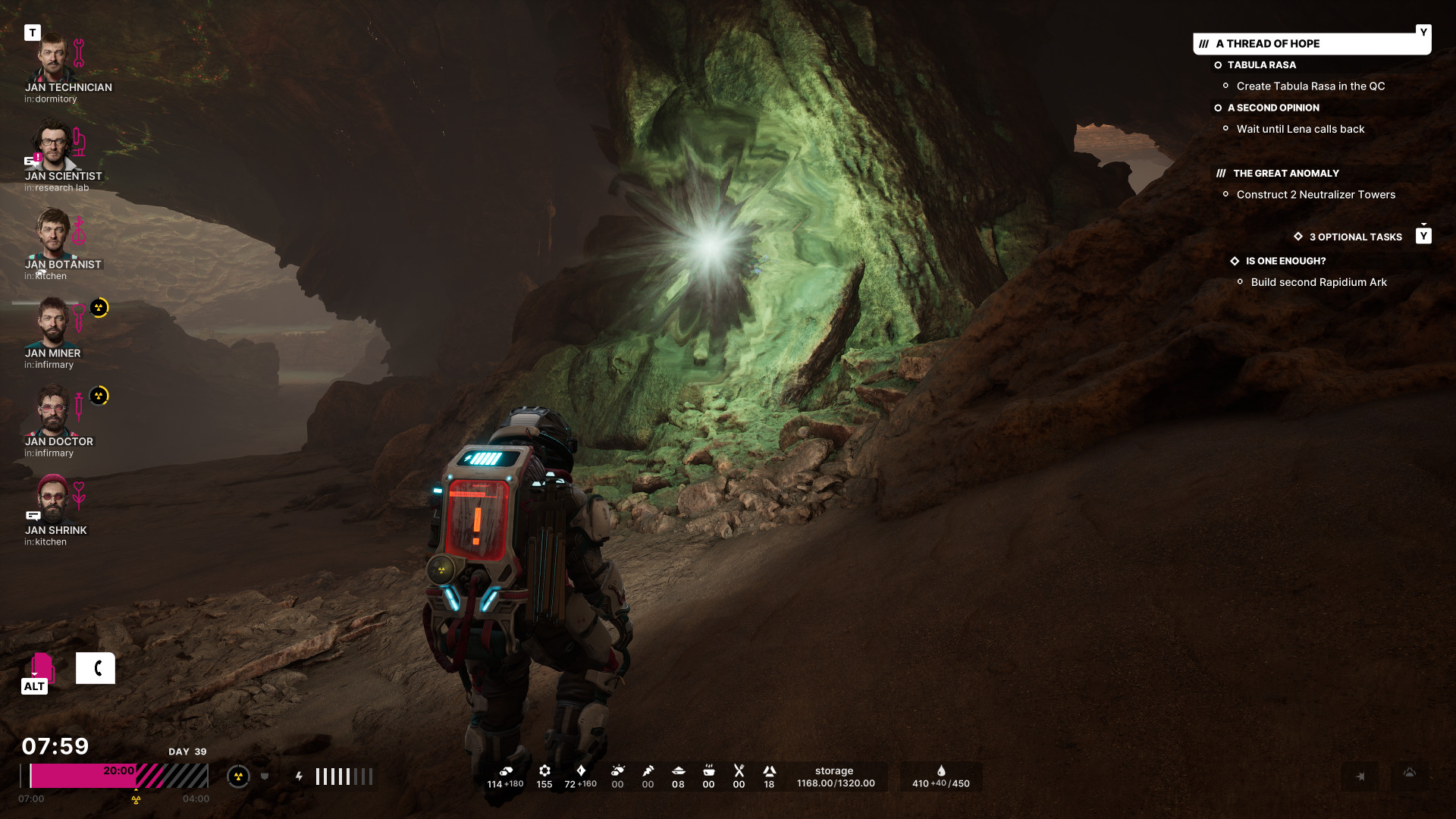
Task: Select The Great Anomaly objective
Action: click(x=1285, y=174)
